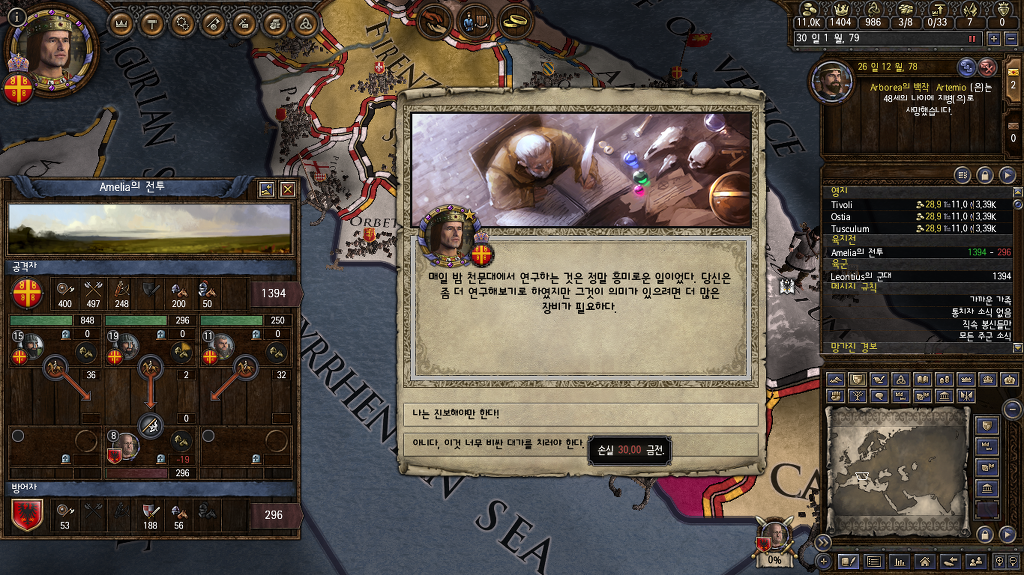
Task: Increase game speed with the plus button
Action: (993, 38)
